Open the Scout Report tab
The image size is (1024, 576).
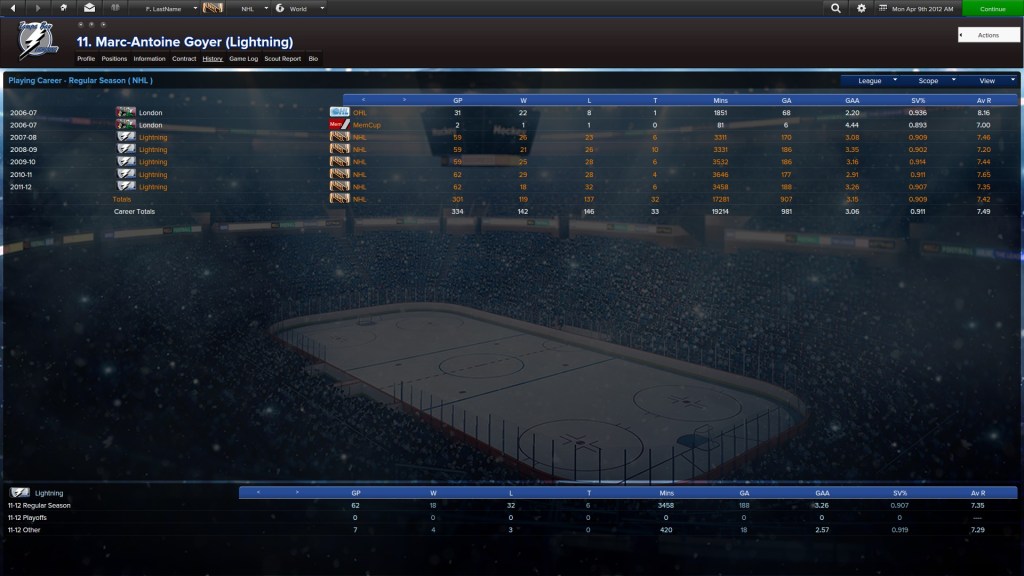(282, 59)
